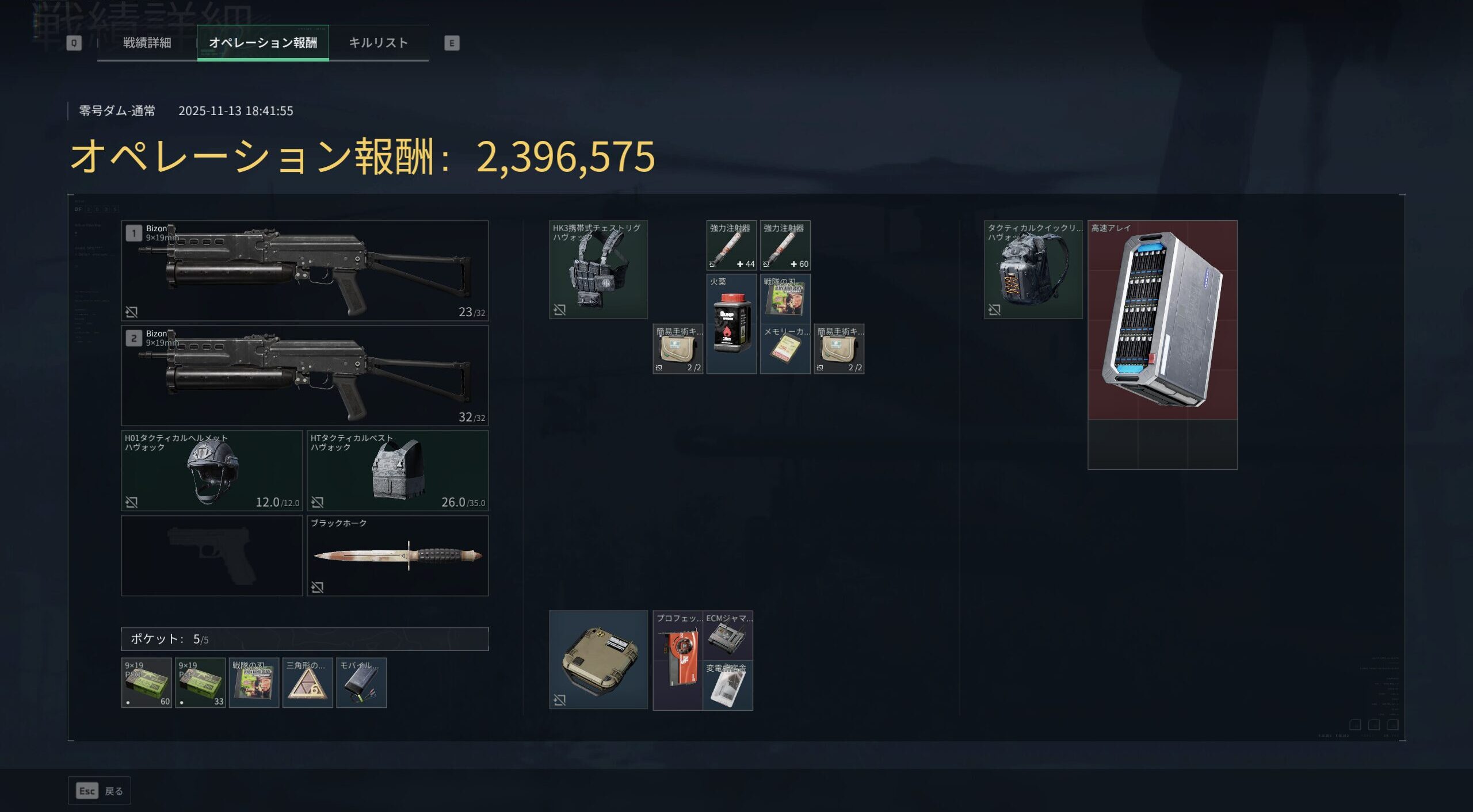Click the 火薬 gunpowder item
The image size is (1473, 812).
point(731,324)
